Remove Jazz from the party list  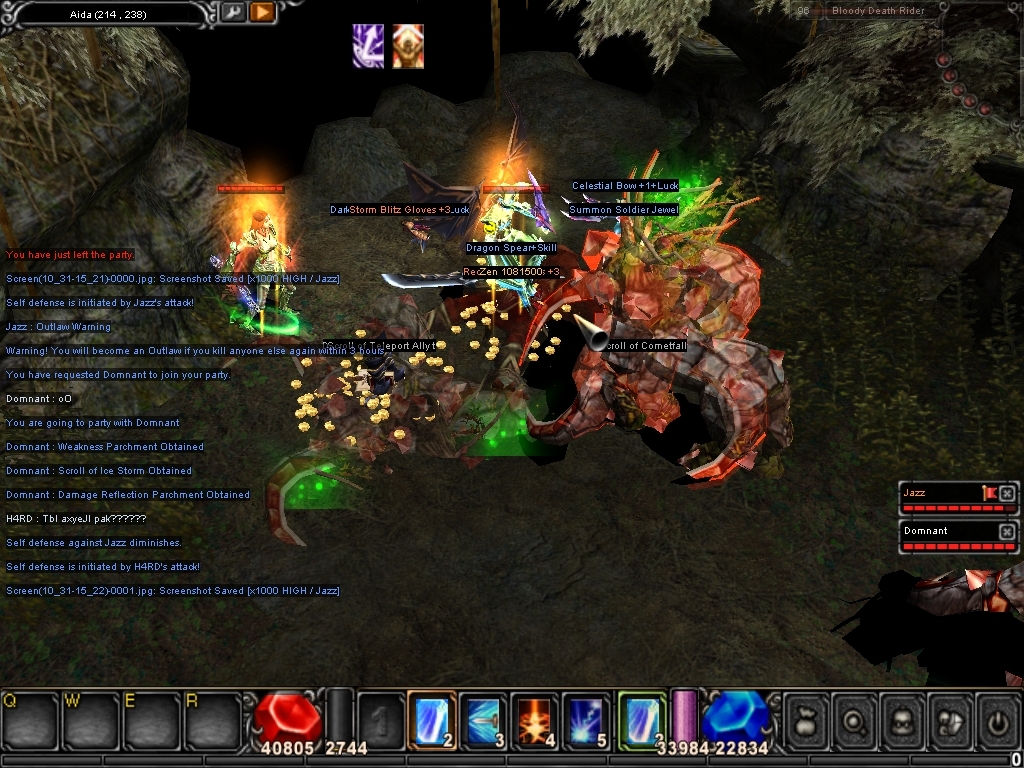point(1007,494)
